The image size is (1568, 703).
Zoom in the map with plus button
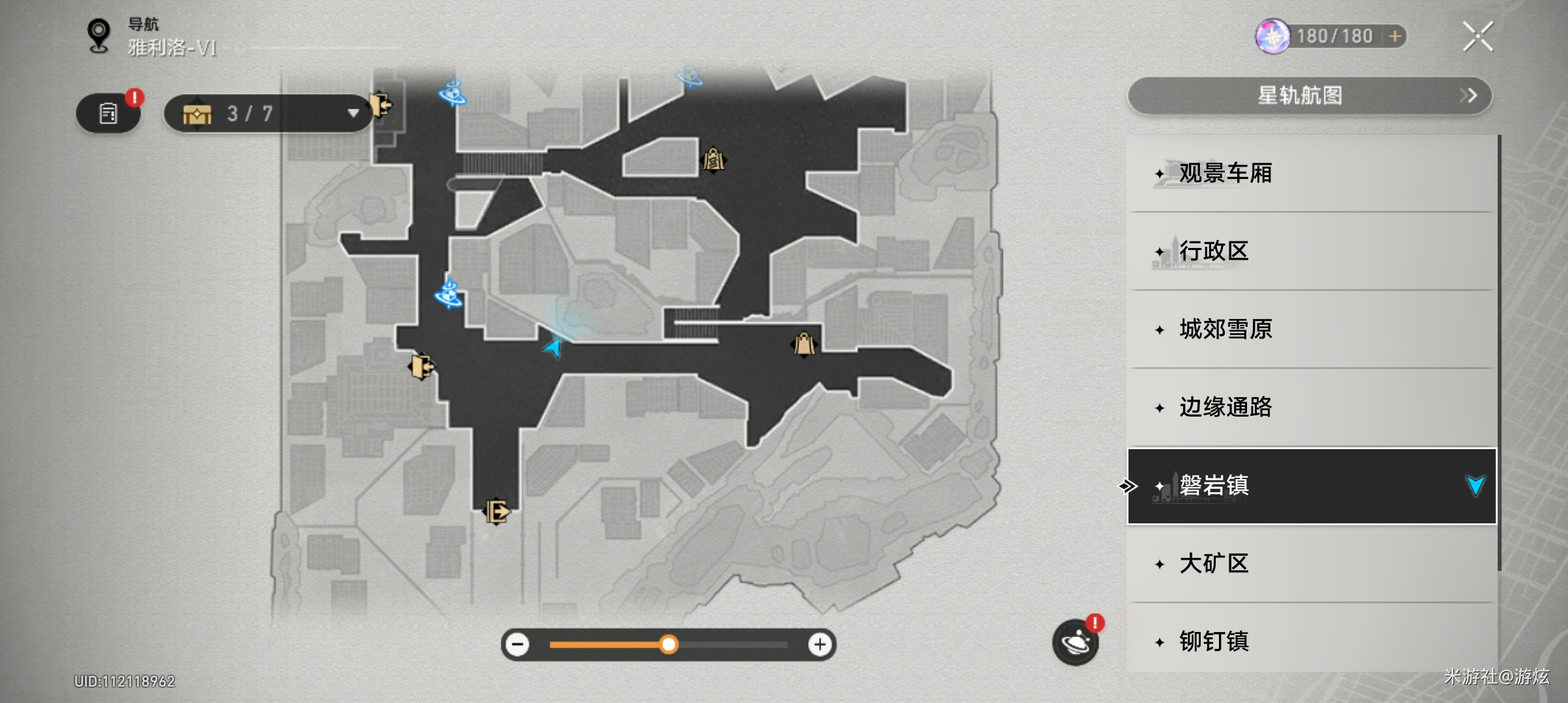click(x=820, y=644)
